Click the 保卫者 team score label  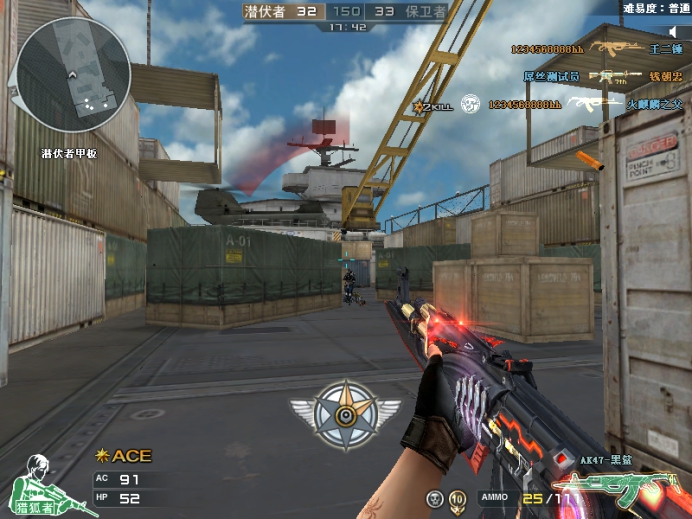[x=422, y=11]
